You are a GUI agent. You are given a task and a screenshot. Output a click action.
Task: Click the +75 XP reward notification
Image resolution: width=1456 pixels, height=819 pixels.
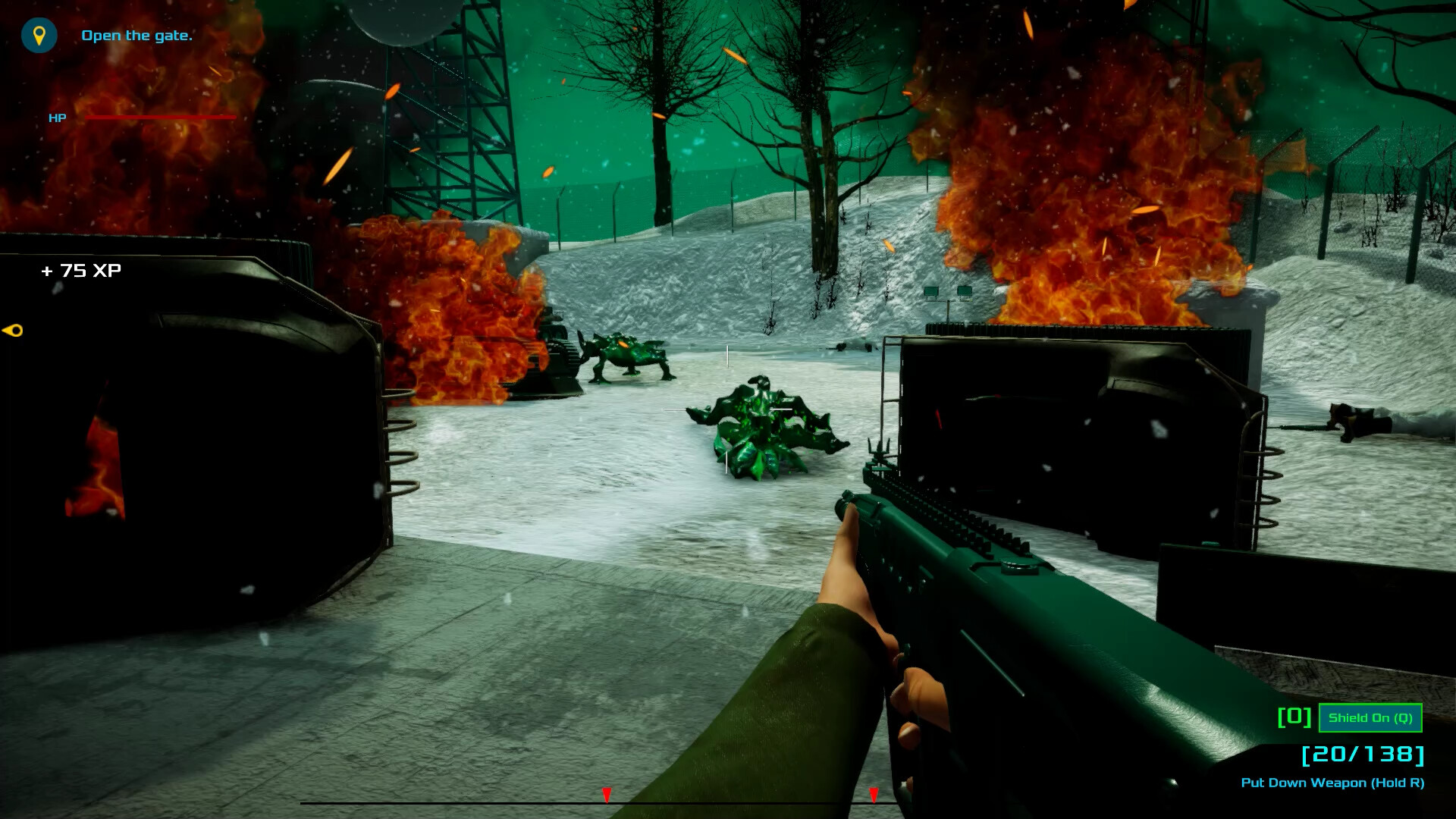80,270
